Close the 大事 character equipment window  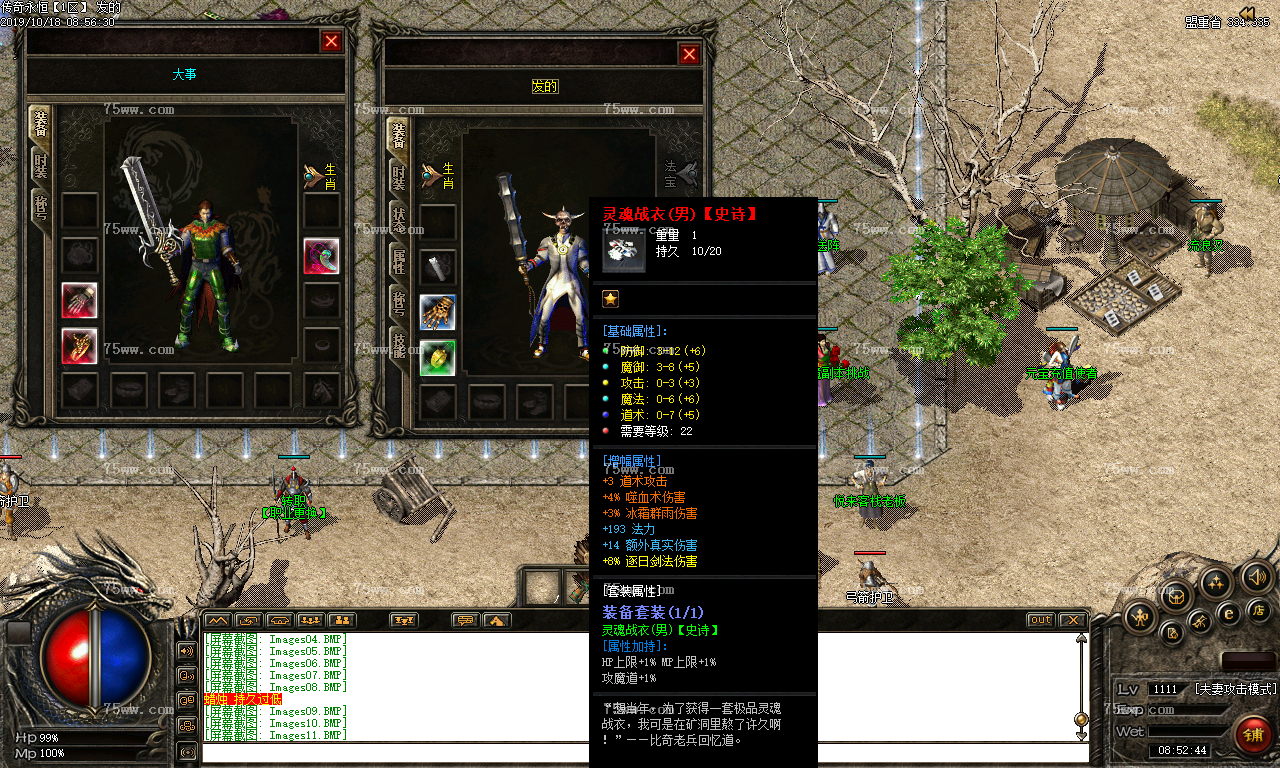click(331, 41)
